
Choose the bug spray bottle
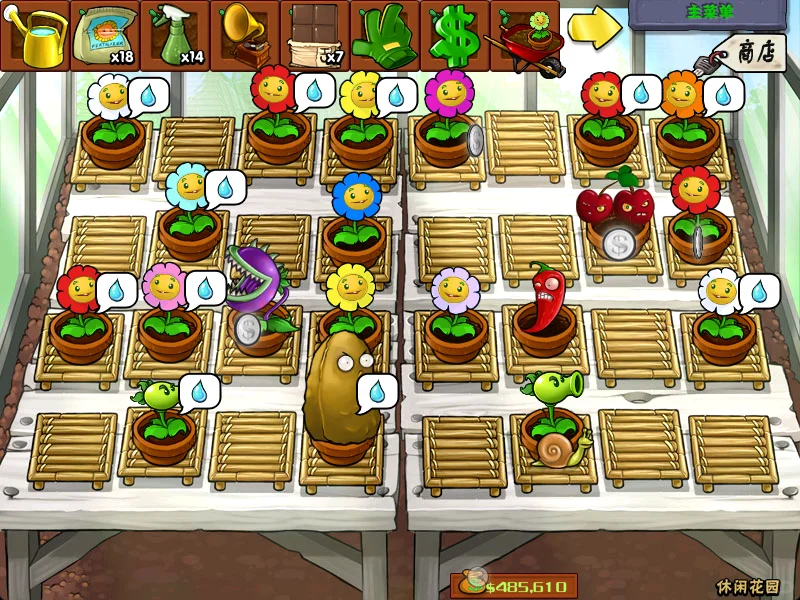[x=175, y=34]
